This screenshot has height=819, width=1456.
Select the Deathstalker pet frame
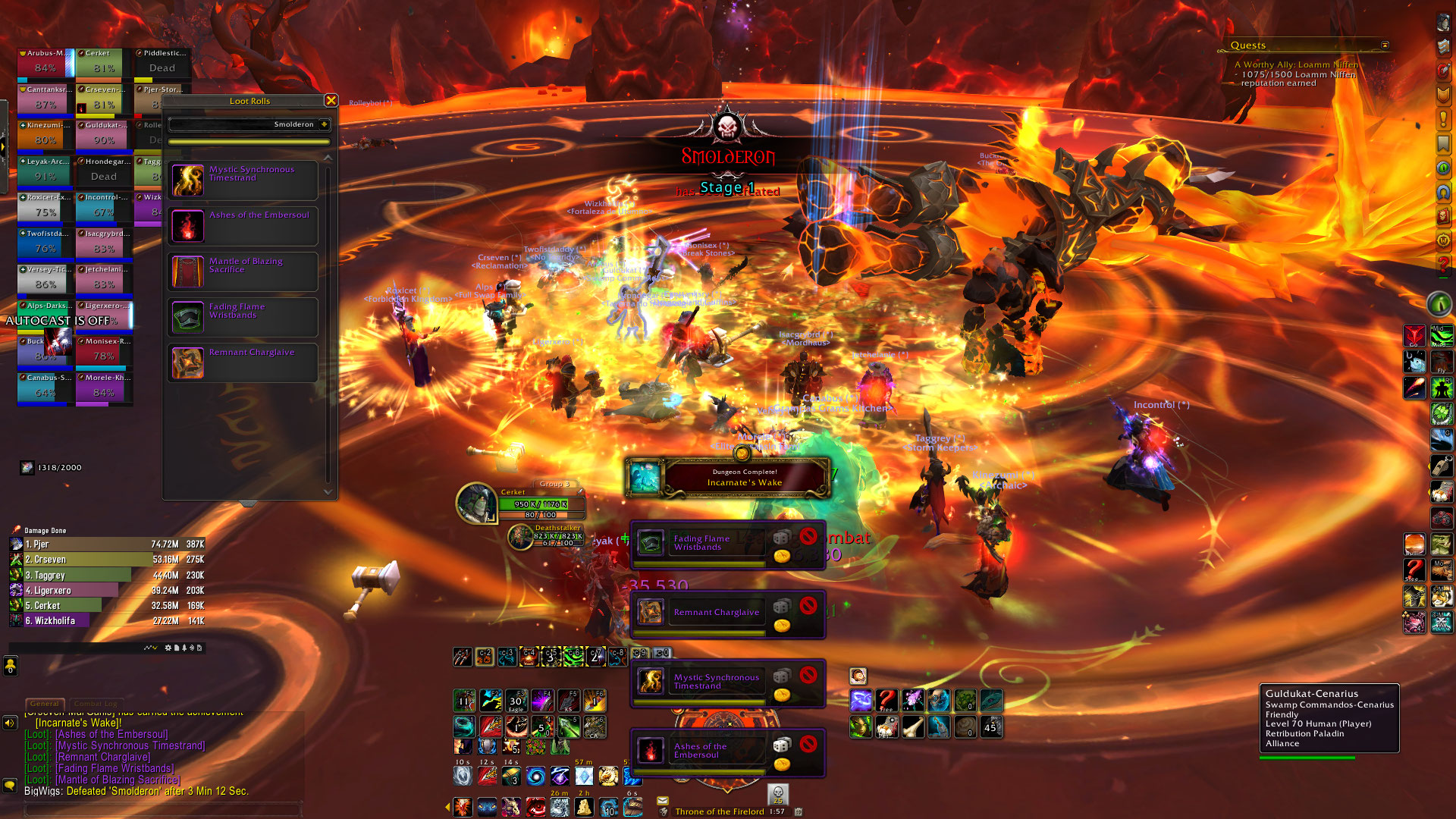[520, 537]
